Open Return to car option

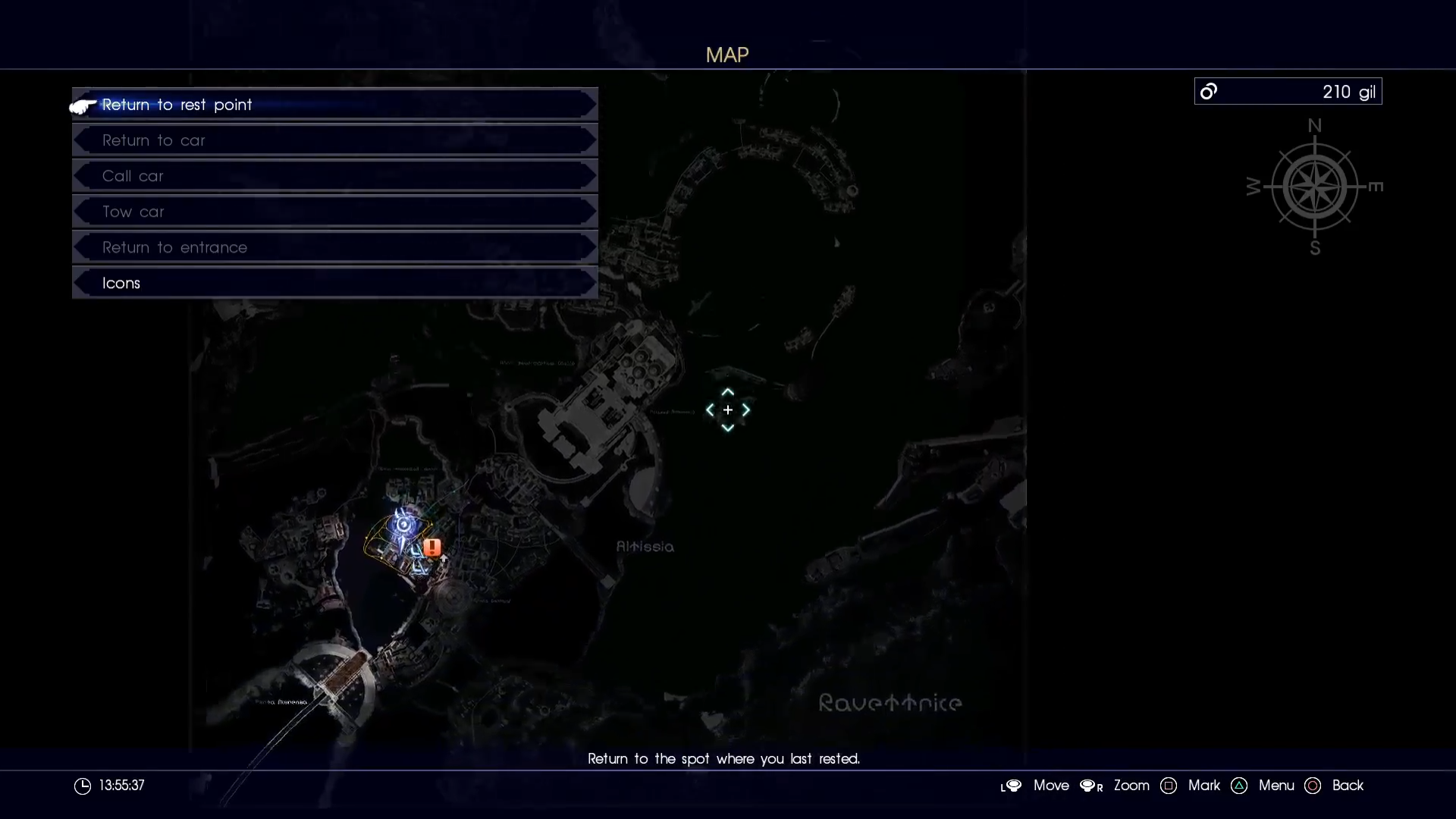tap(334, 140)
